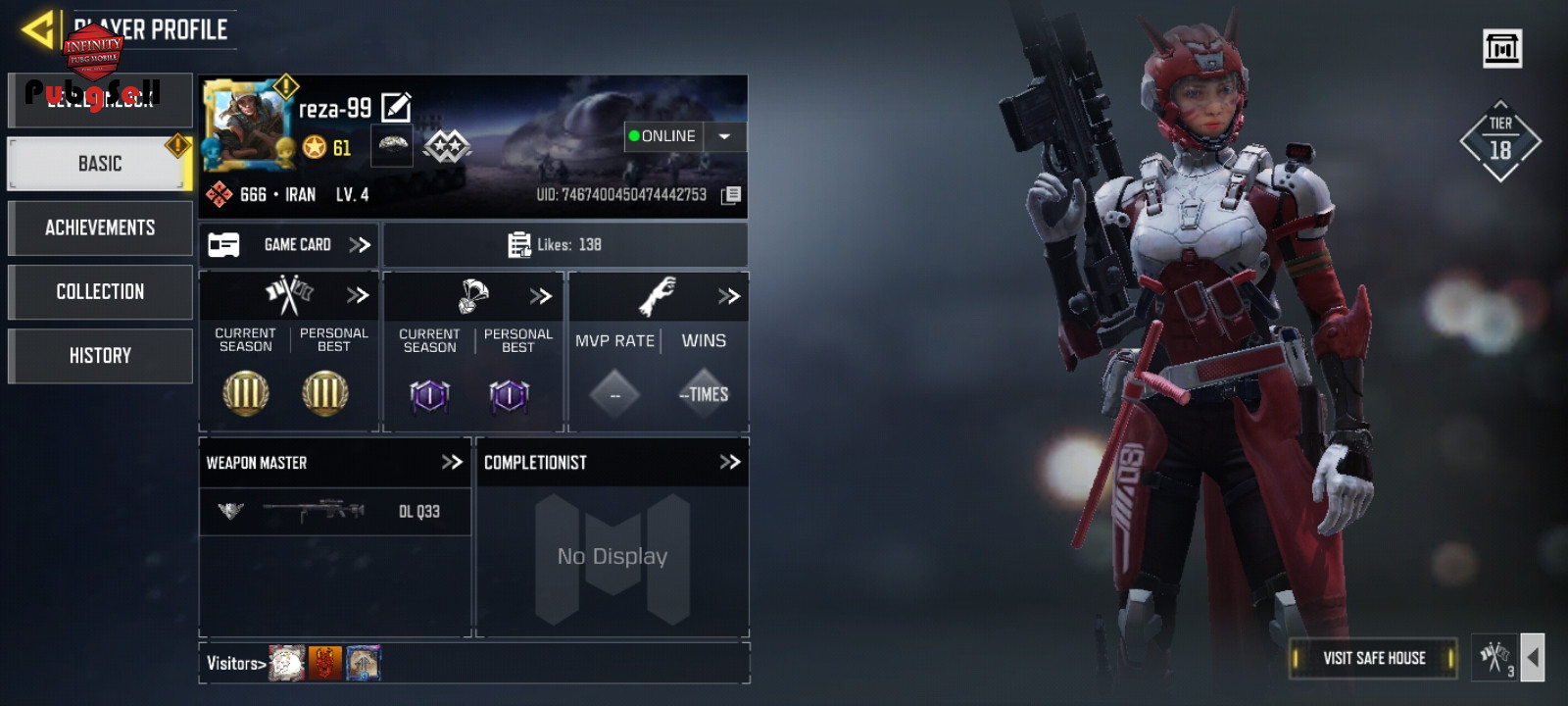
Task: Switch to the Collection tab
Action: pos(99,291)
